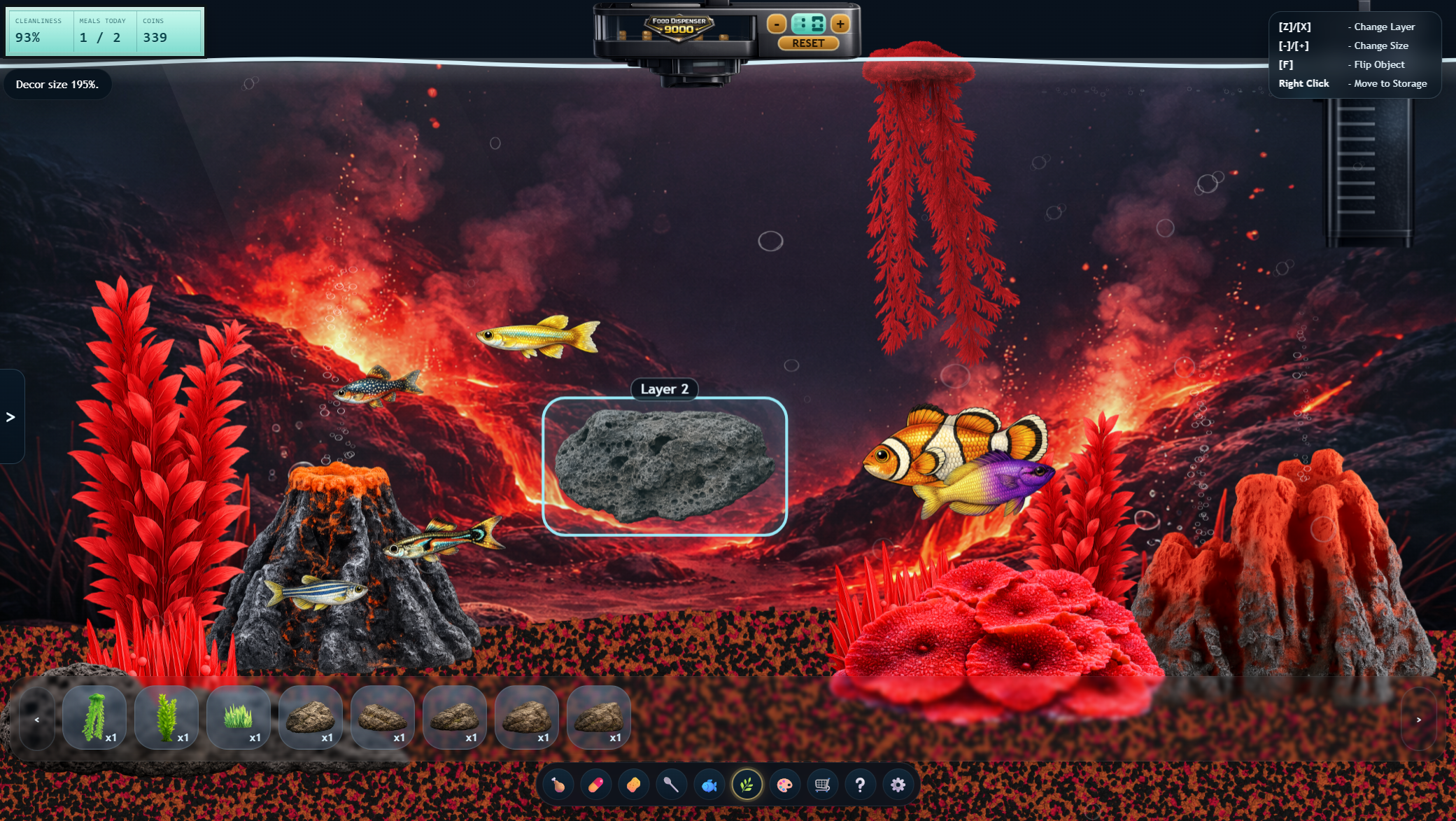This screenshot has width=1456, height=821.
Task: Go to next decor storage page
Action: (x=1419, y=719)
